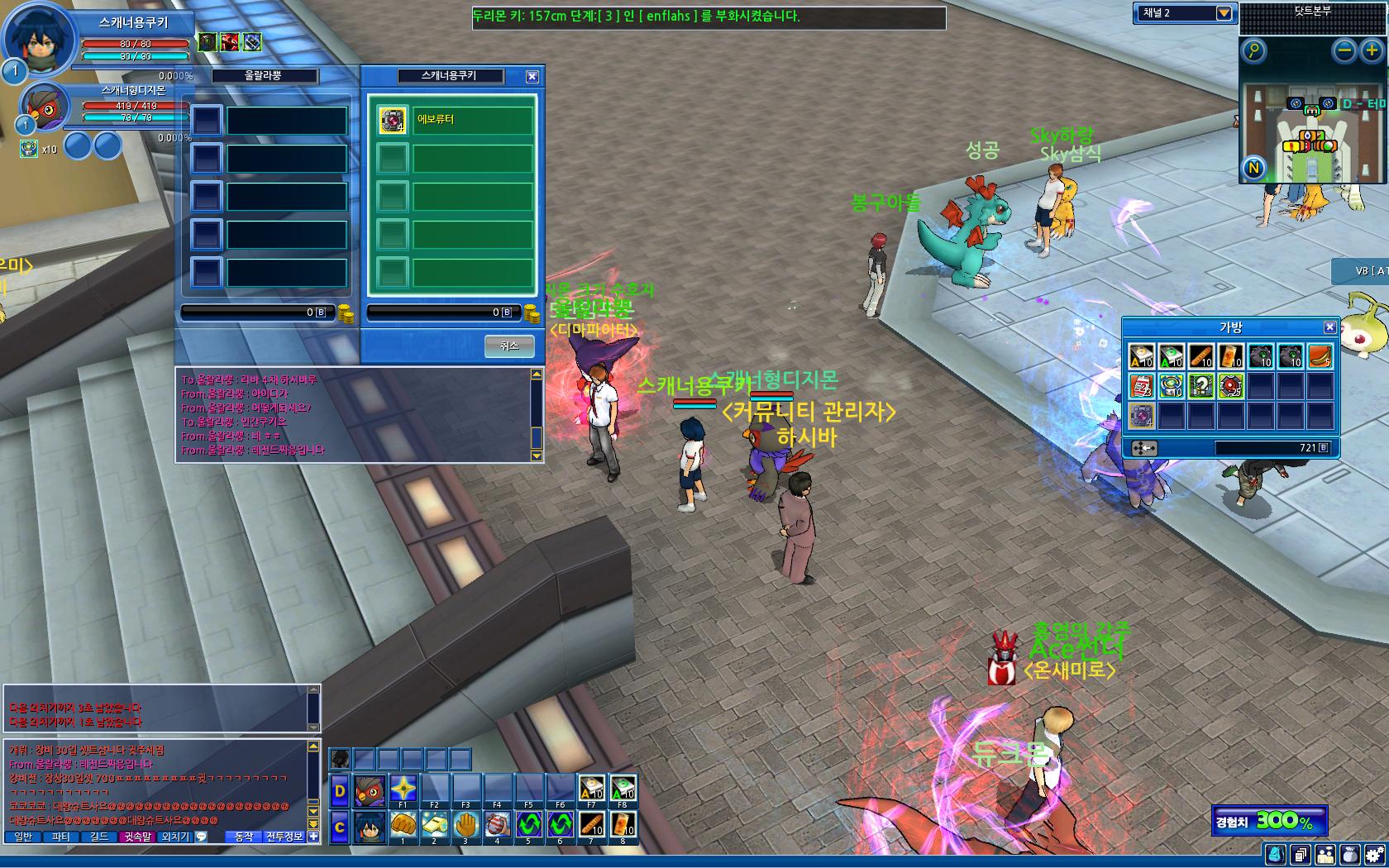
Task: Zoom out the minimap with minus button
Action: tap(1345, 51)
